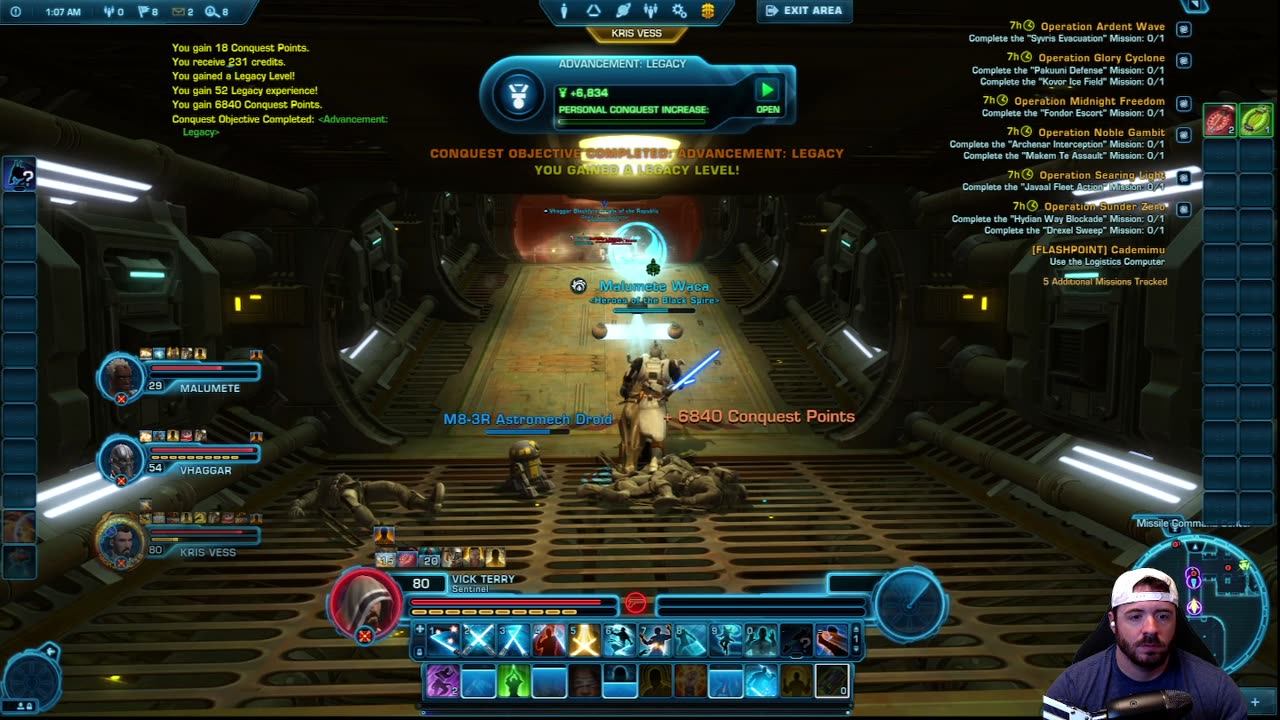This screenshot has width=1280, height=720.
Task: Select the Flashpoint Cademimu mission entry
Action: click(1098, 250)
